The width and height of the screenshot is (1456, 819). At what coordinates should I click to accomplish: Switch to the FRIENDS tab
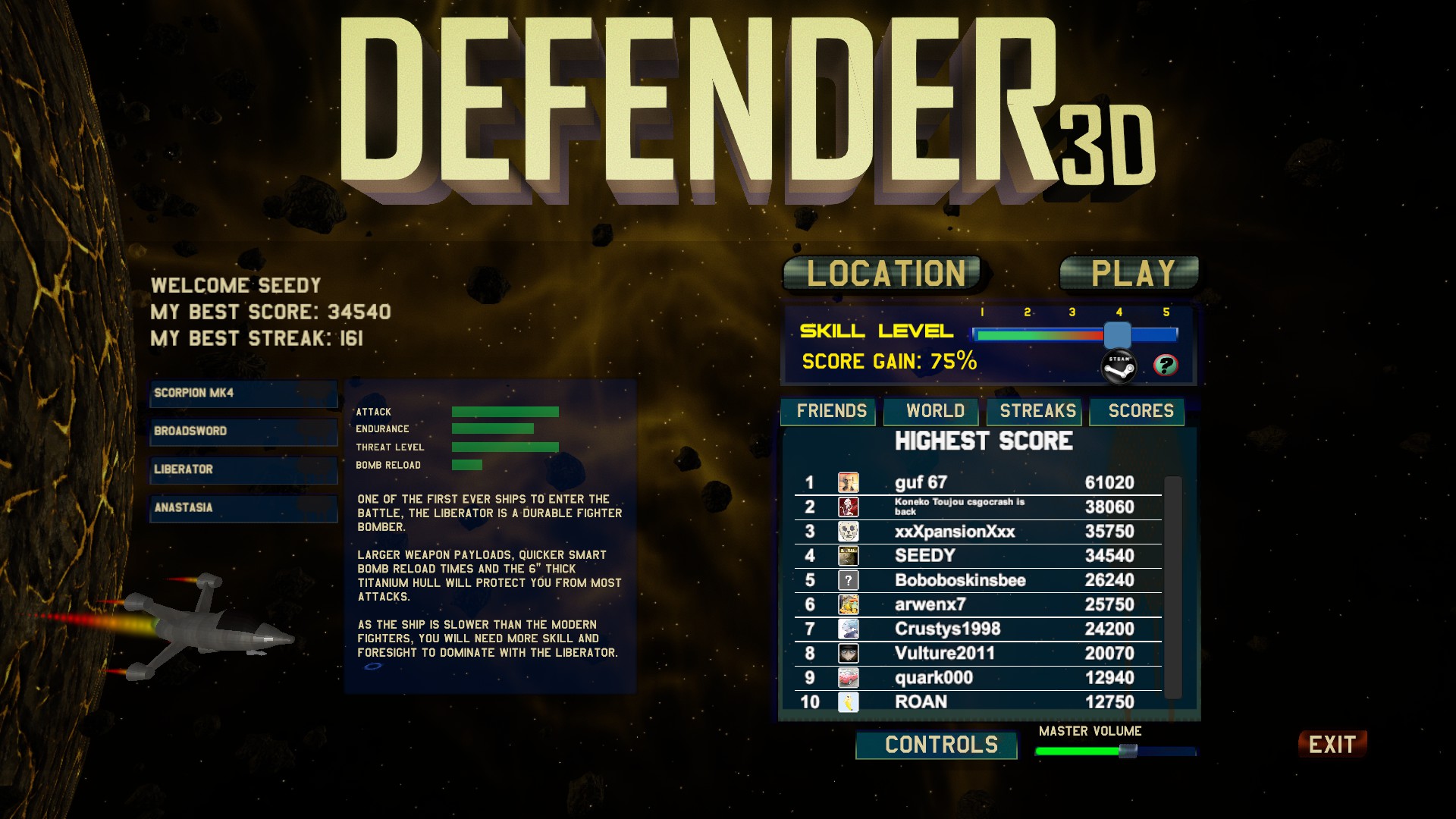830,412
